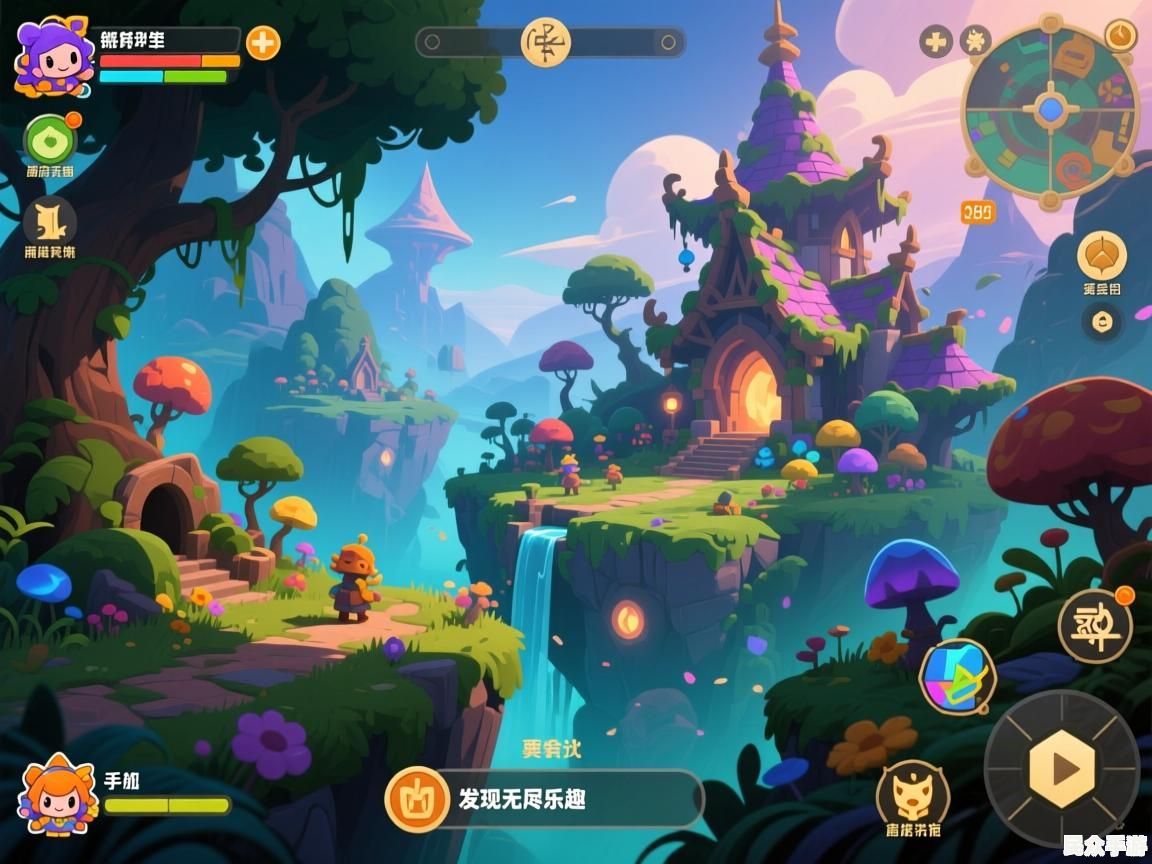Tap the orange plus button beside the health bar
1152x864 pixels.
coord(263,43)
